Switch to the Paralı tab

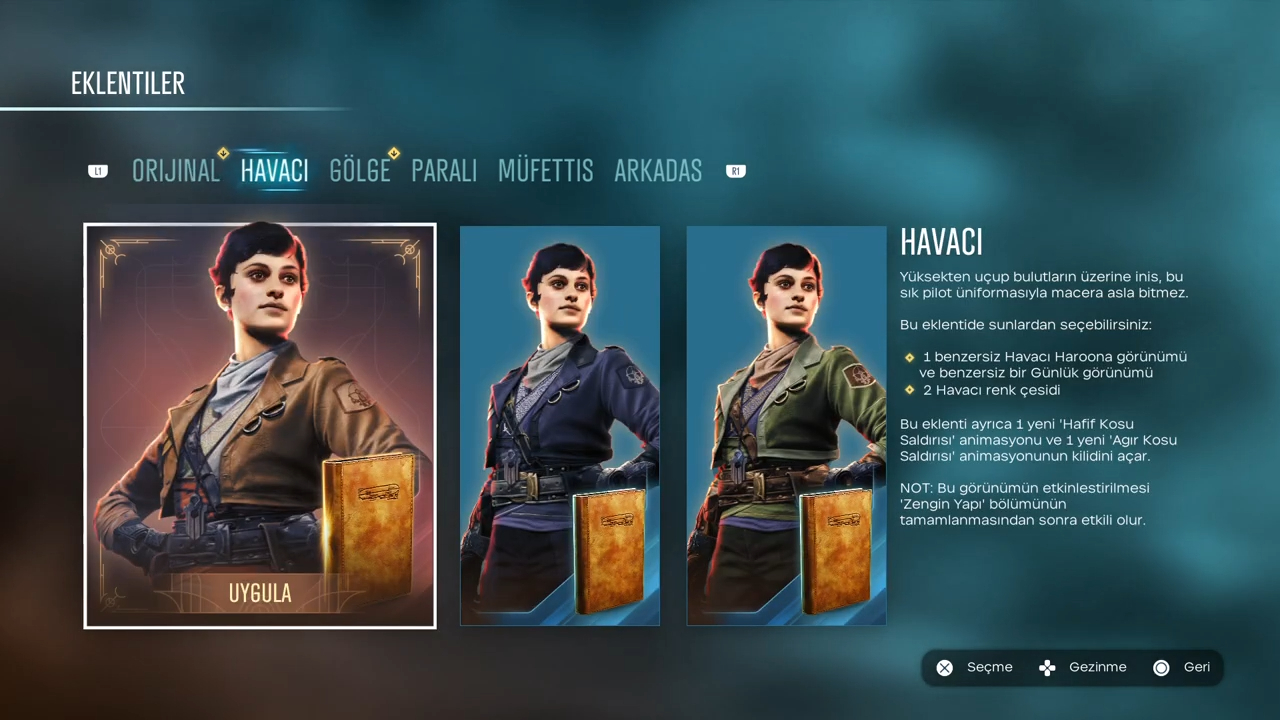(x=444, y=171)
